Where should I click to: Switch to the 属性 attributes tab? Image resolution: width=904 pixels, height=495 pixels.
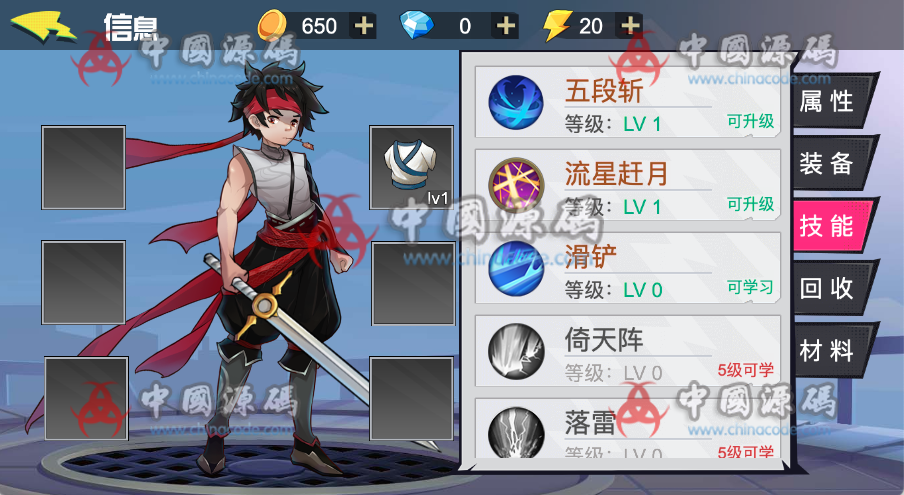tap(828, 102)
